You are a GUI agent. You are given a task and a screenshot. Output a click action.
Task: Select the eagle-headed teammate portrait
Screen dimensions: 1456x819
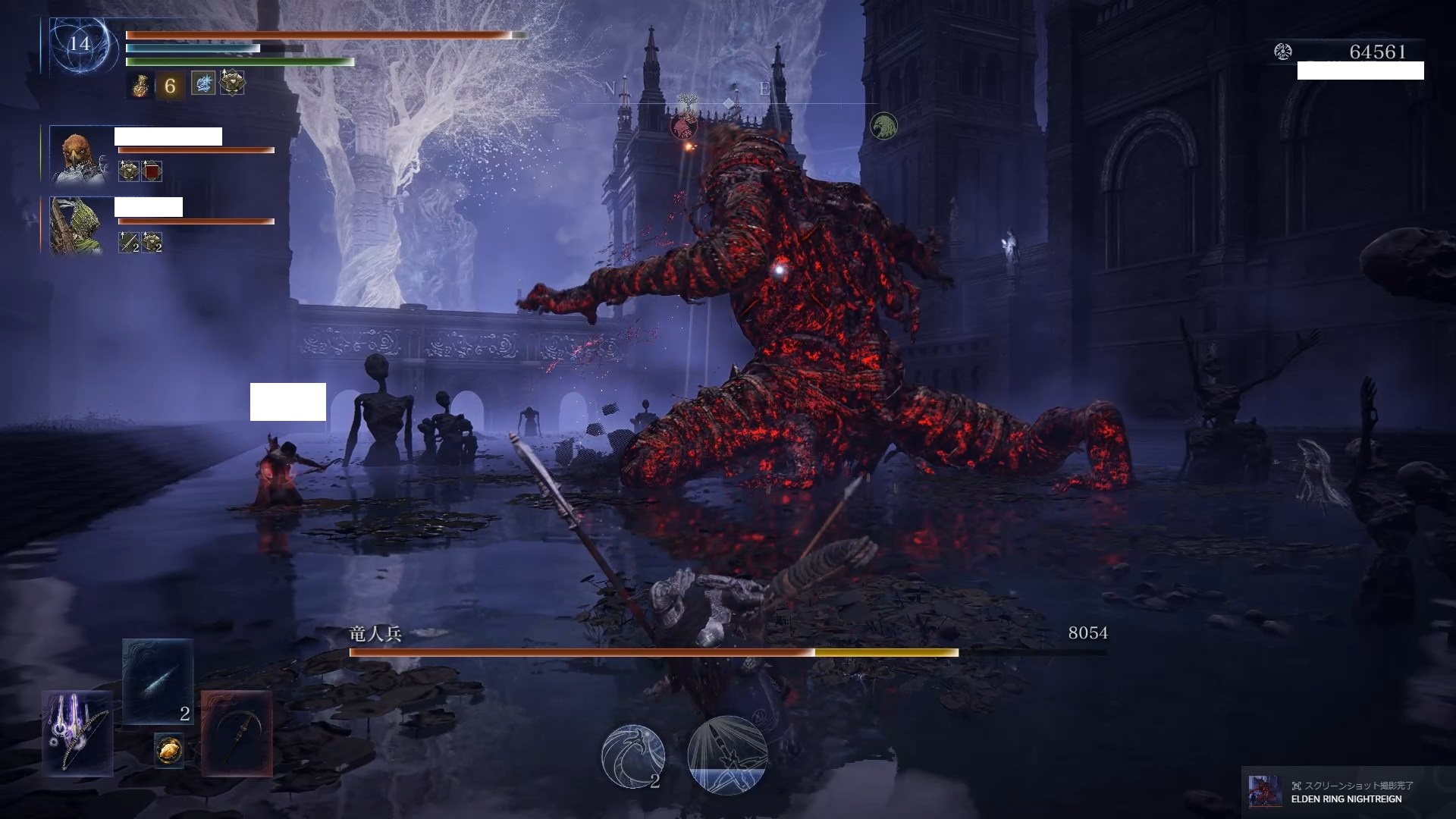tap(77, 155)
